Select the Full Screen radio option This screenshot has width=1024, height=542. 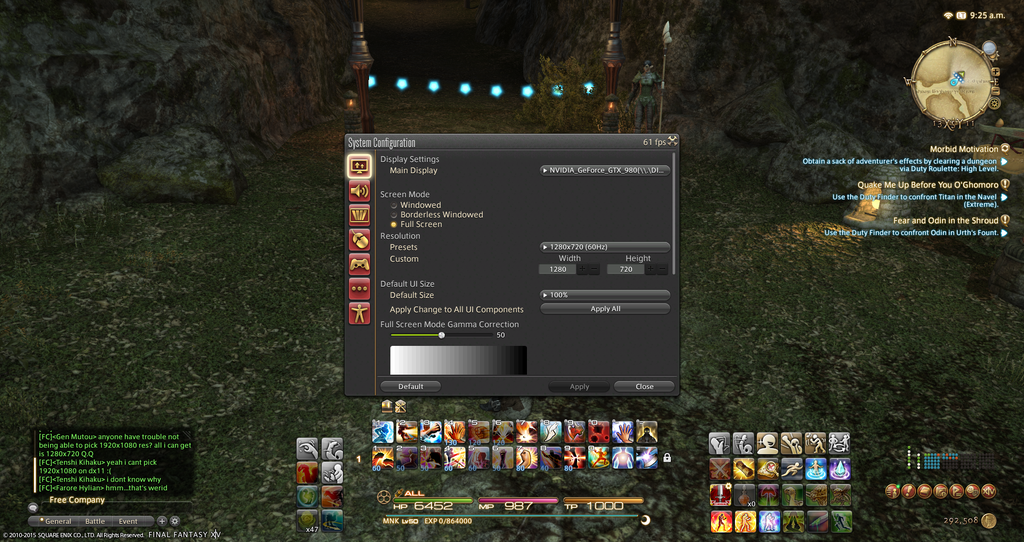394,224
